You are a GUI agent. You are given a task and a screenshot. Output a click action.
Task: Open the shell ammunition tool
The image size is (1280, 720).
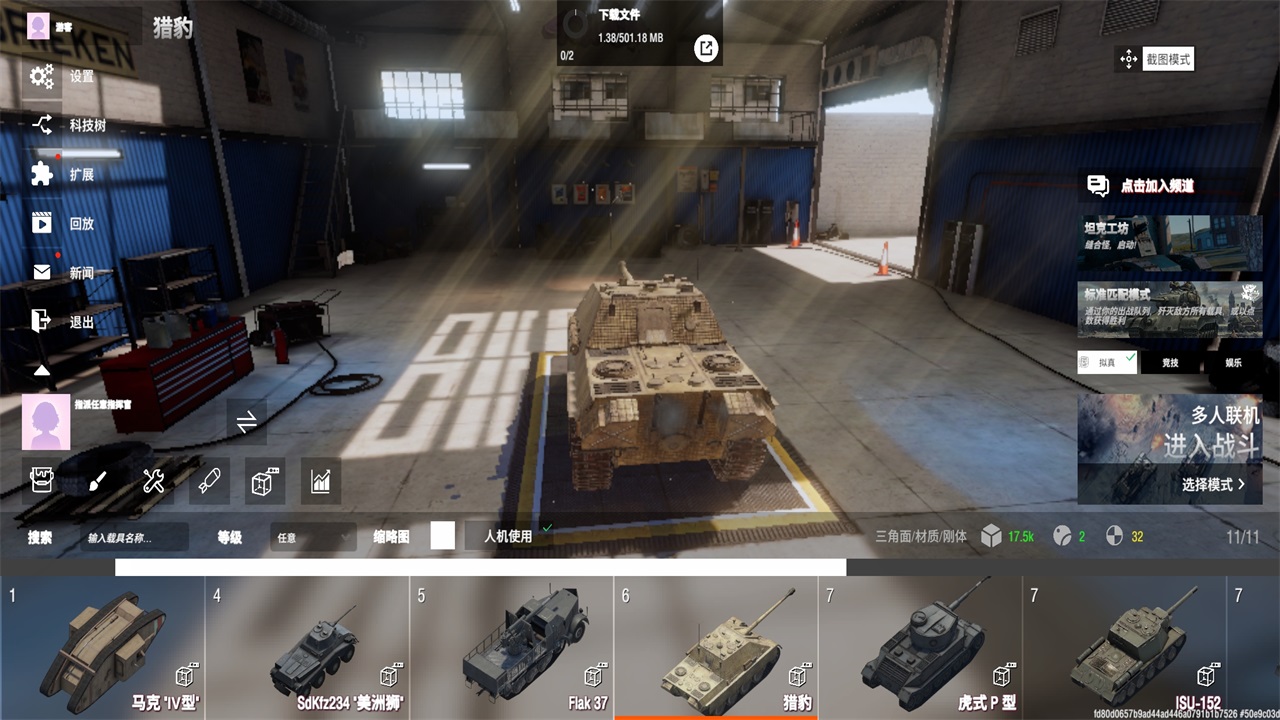pos(208,481)
